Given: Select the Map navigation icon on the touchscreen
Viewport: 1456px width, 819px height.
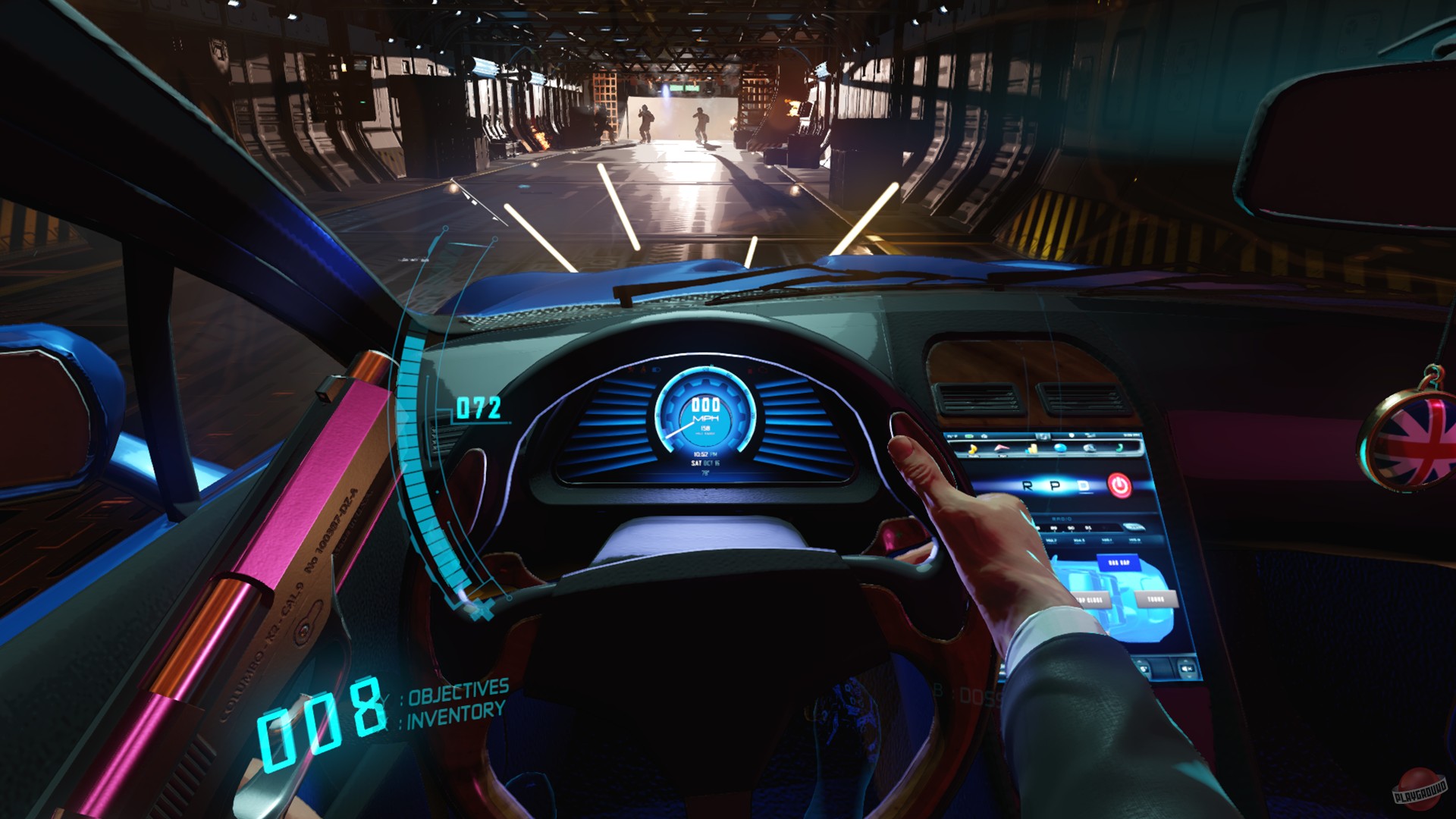Looking at the screenshot, I should tap(1002, 448).
